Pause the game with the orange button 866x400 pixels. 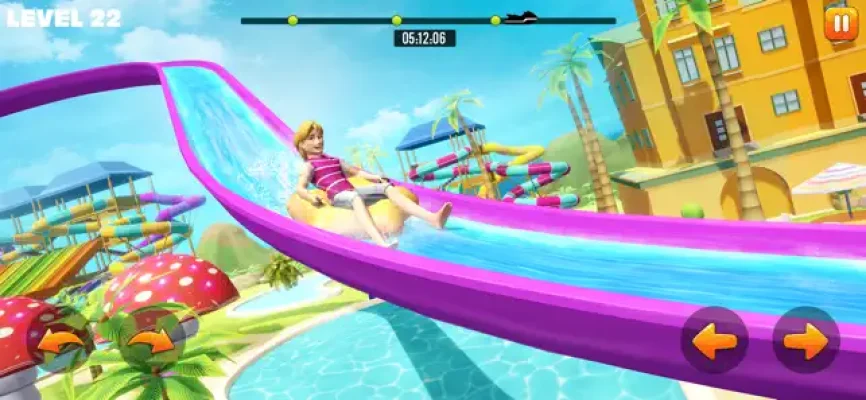(x=838, y=24)
